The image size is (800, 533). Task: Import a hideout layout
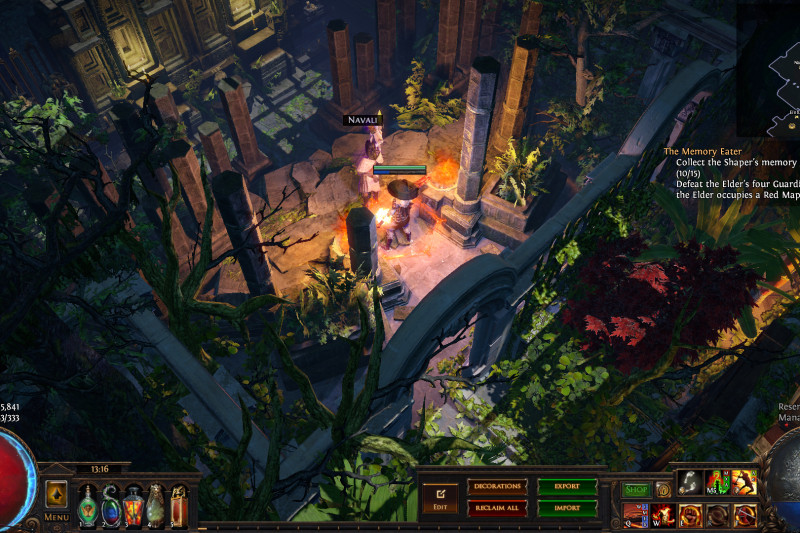tap(567, 506)
